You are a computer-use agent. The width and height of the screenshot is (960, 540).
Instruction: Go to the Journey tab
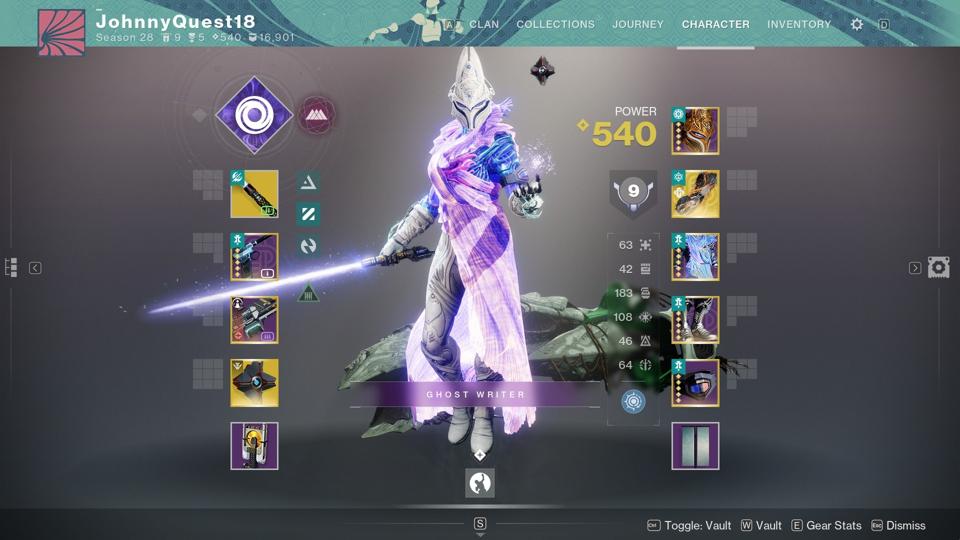[638, 24]
